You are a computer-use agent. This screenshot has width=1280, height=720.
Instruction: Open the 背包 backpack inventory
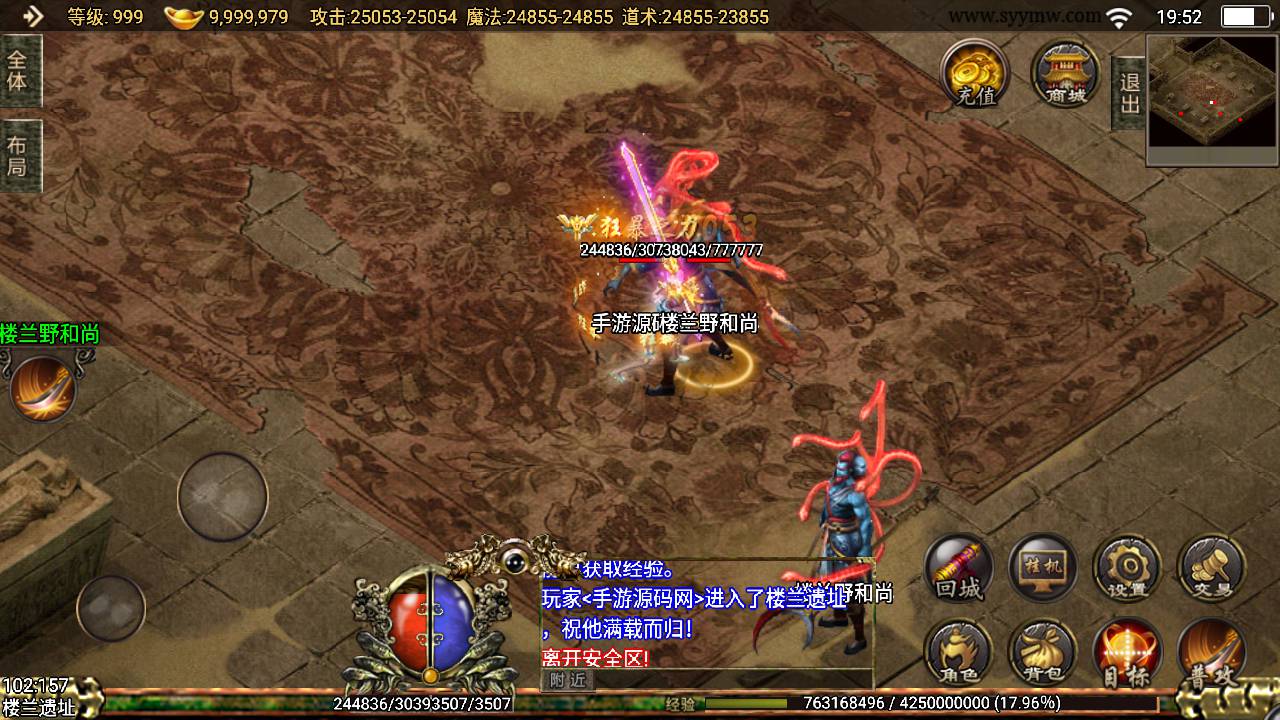click(1042, 653)
